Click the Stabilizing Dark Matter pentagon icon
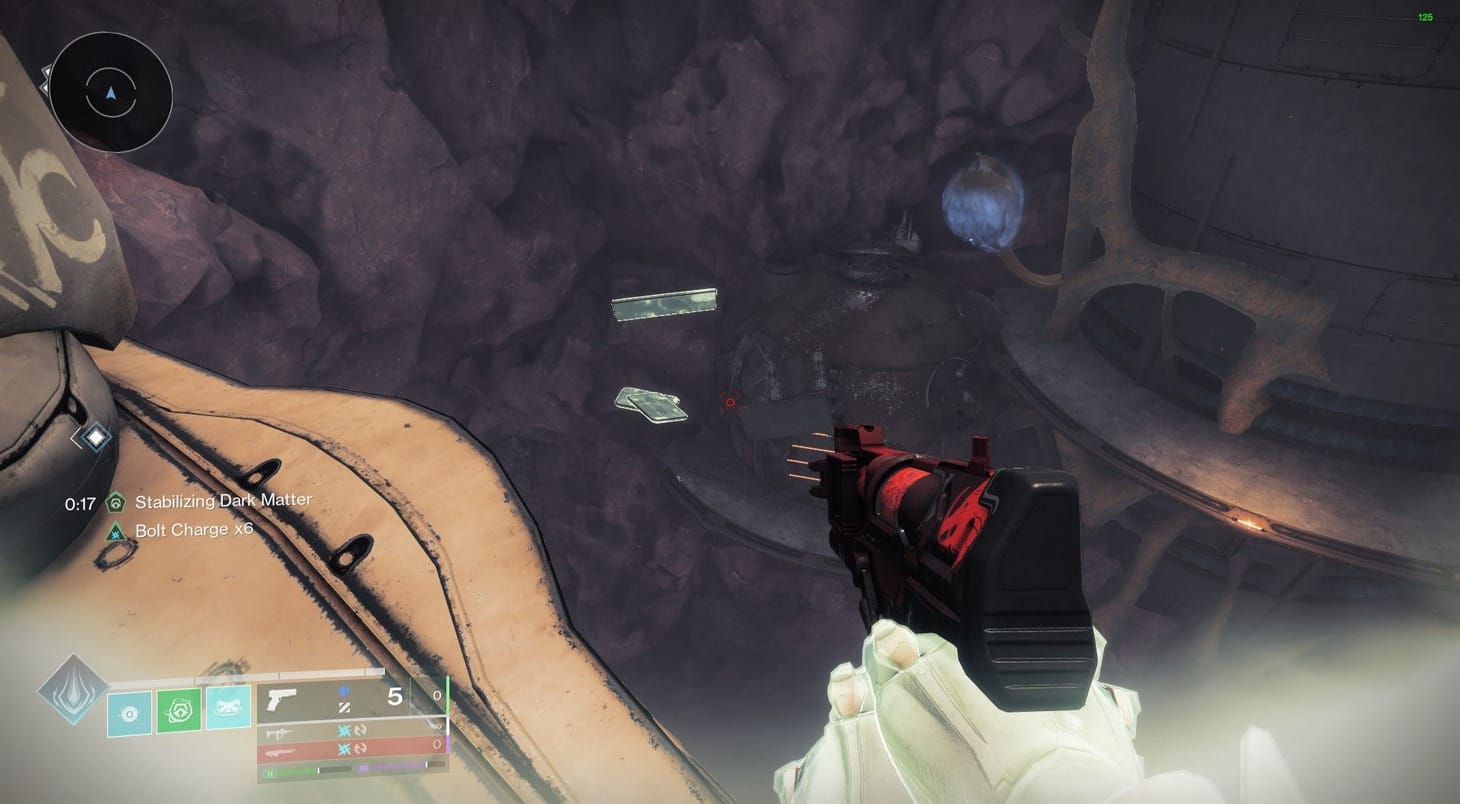This screenshot has width=1460, height=804. tap(114, 500)
